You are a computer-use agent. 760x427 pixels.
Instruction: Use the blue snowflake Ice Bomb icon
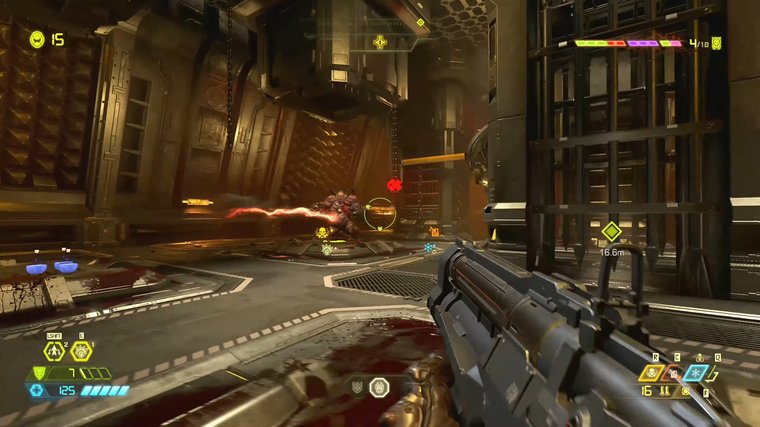tap(697, 373)
